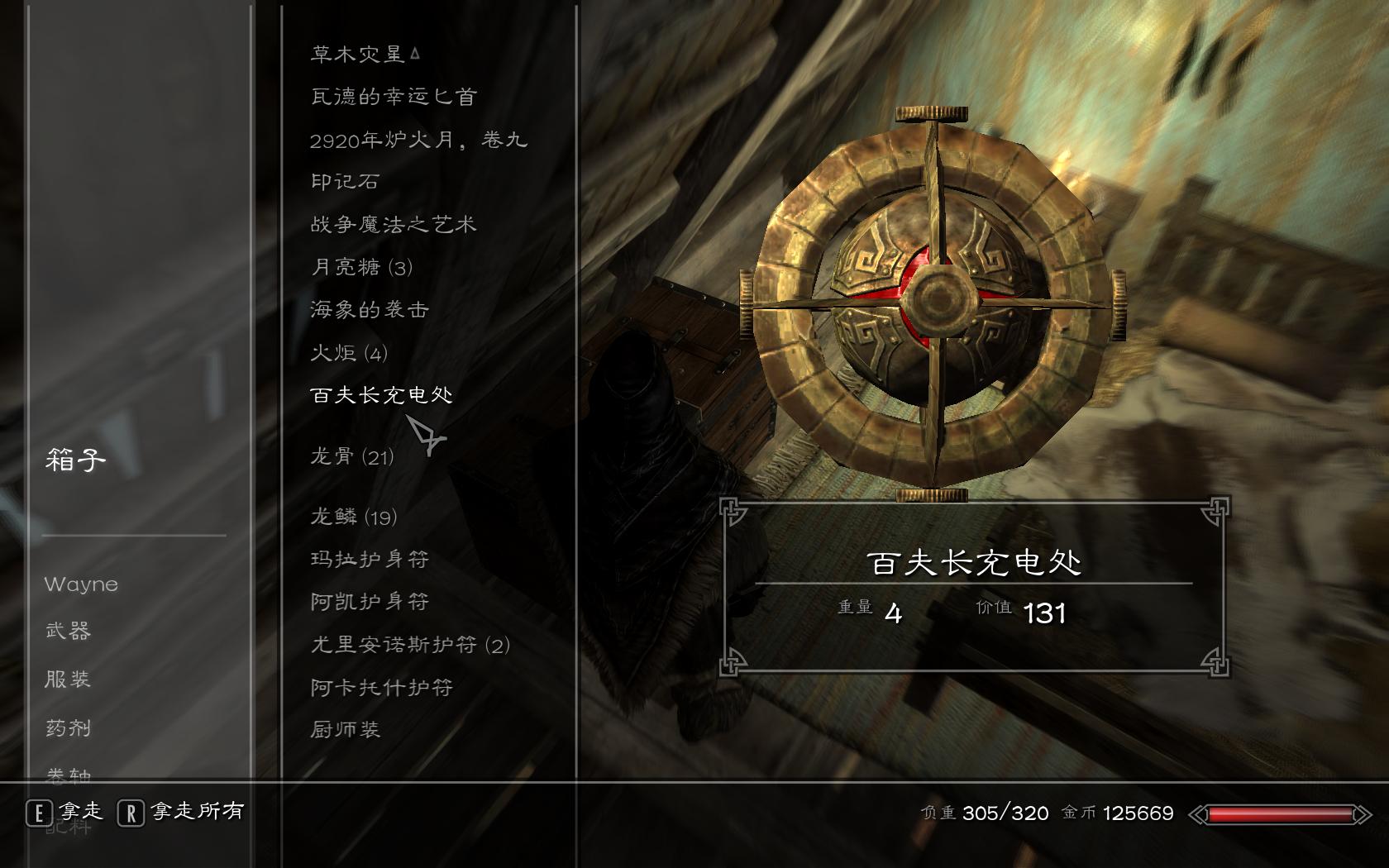Viewport: 1389px width, 868px height.
Task: Switch to the 箱子 container category
Action: click(75, 459)
